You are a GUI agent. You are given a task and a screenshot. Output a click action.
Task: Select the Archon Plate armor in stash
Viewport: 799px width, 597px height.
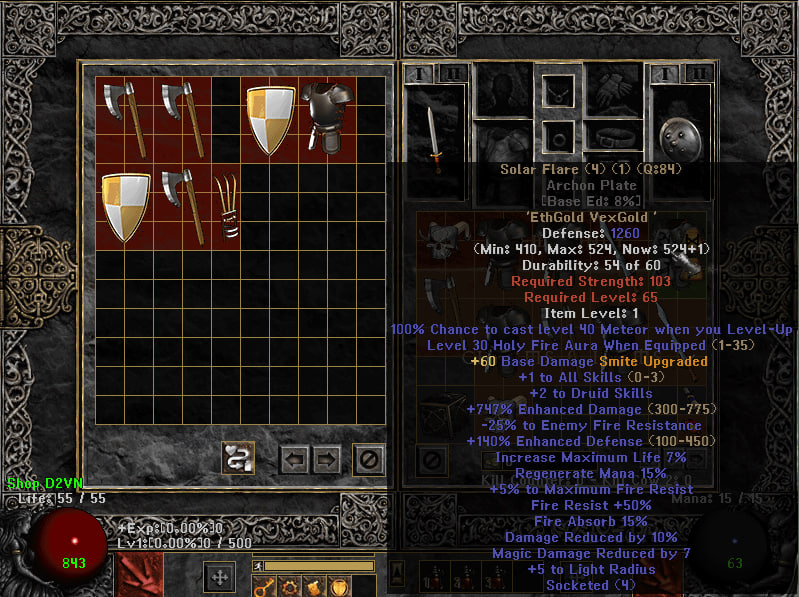click(327, 119)
